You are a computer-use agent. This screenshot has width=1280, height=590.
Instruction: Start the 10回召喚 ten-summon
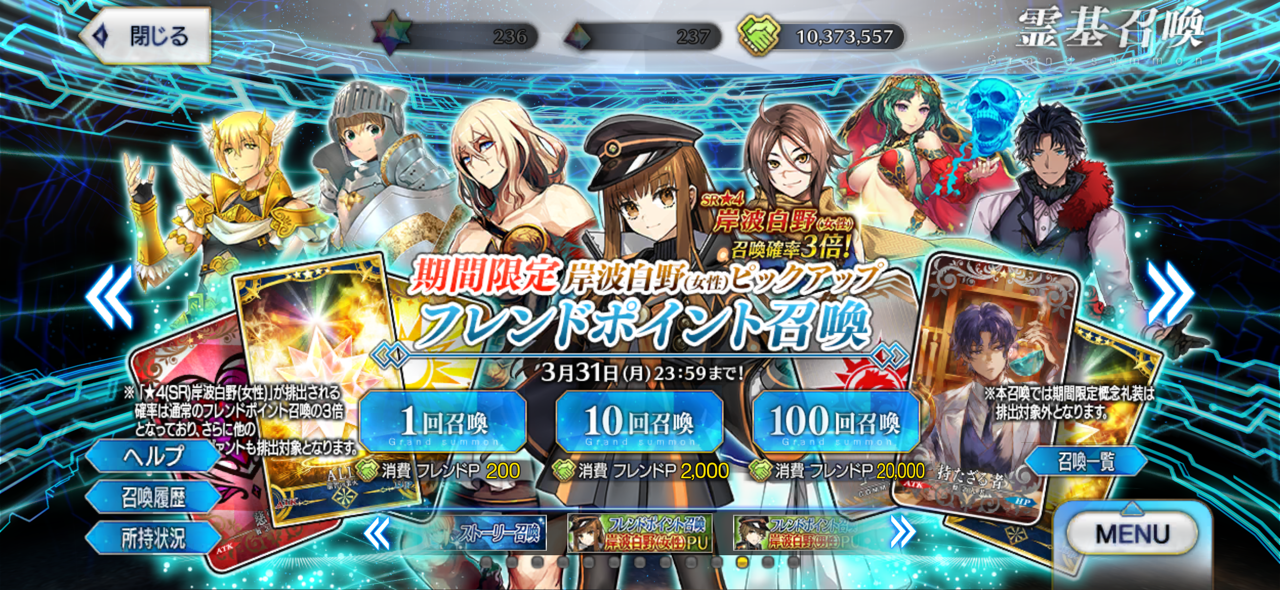tap(639, 421)
